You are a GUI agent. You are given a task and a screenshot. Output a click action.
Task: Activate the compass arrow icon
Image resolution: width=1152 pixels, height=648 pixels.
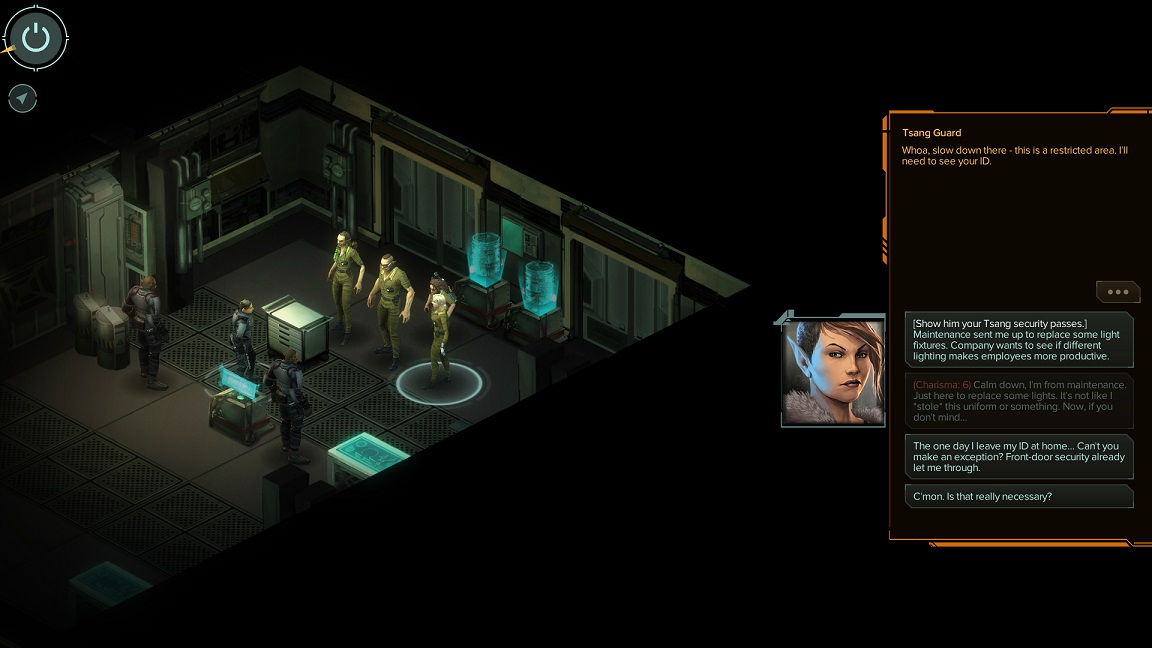pos(22,98)
